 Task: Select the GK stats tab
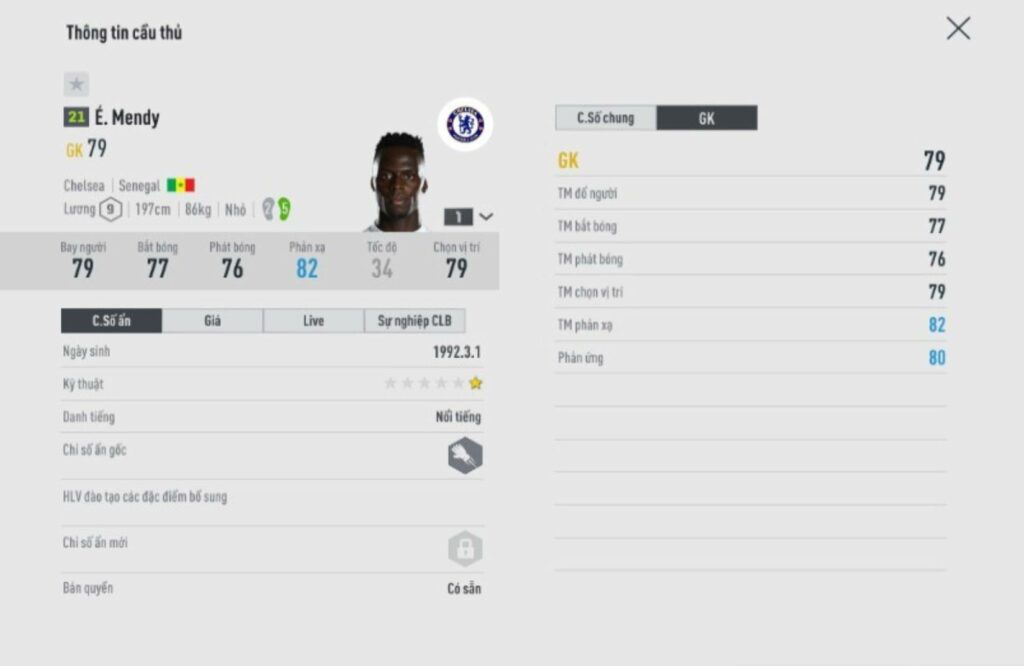coord(706,118)
